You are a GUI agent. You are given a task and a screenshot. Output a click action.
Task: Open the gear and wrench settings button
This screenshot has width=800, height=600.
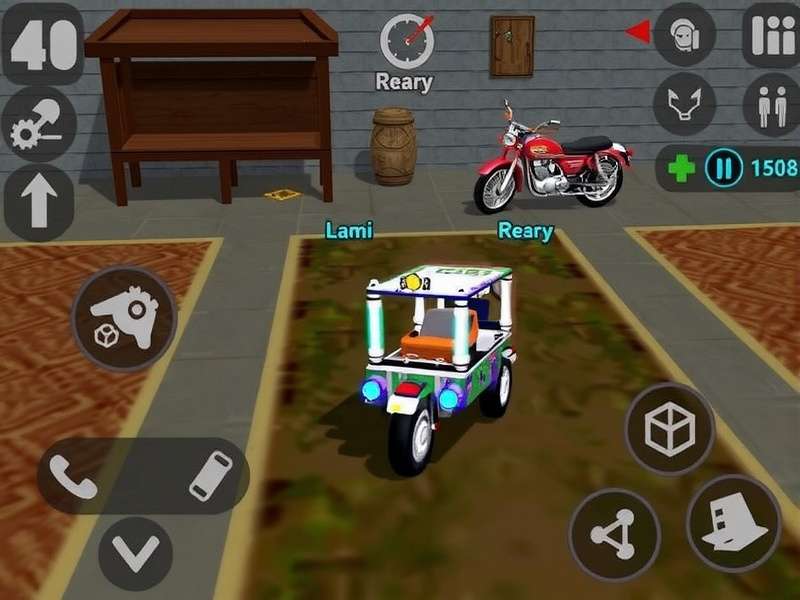point(38,126)
